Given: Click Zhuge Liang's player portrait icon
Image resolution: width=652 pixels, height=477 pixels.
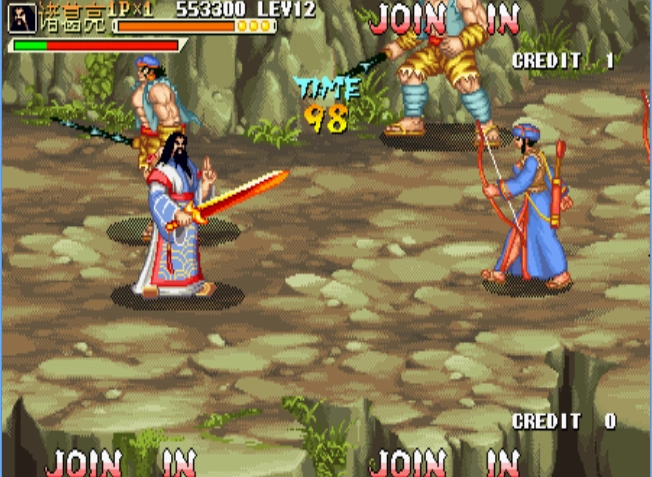Looking at the screenshot, I should click(x=22, y=16).
